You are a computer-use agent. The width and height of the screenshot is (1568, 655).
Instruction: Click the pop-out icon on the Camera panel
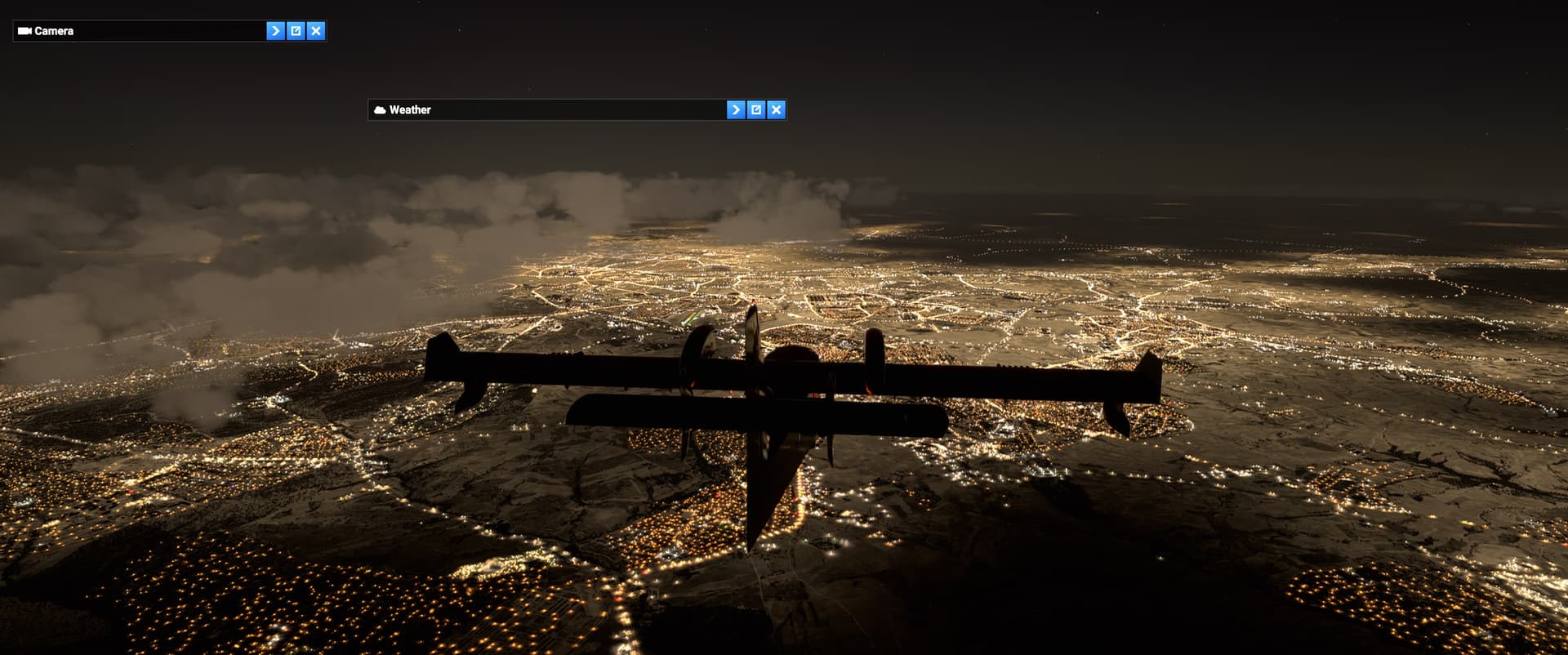pos(295,31)
